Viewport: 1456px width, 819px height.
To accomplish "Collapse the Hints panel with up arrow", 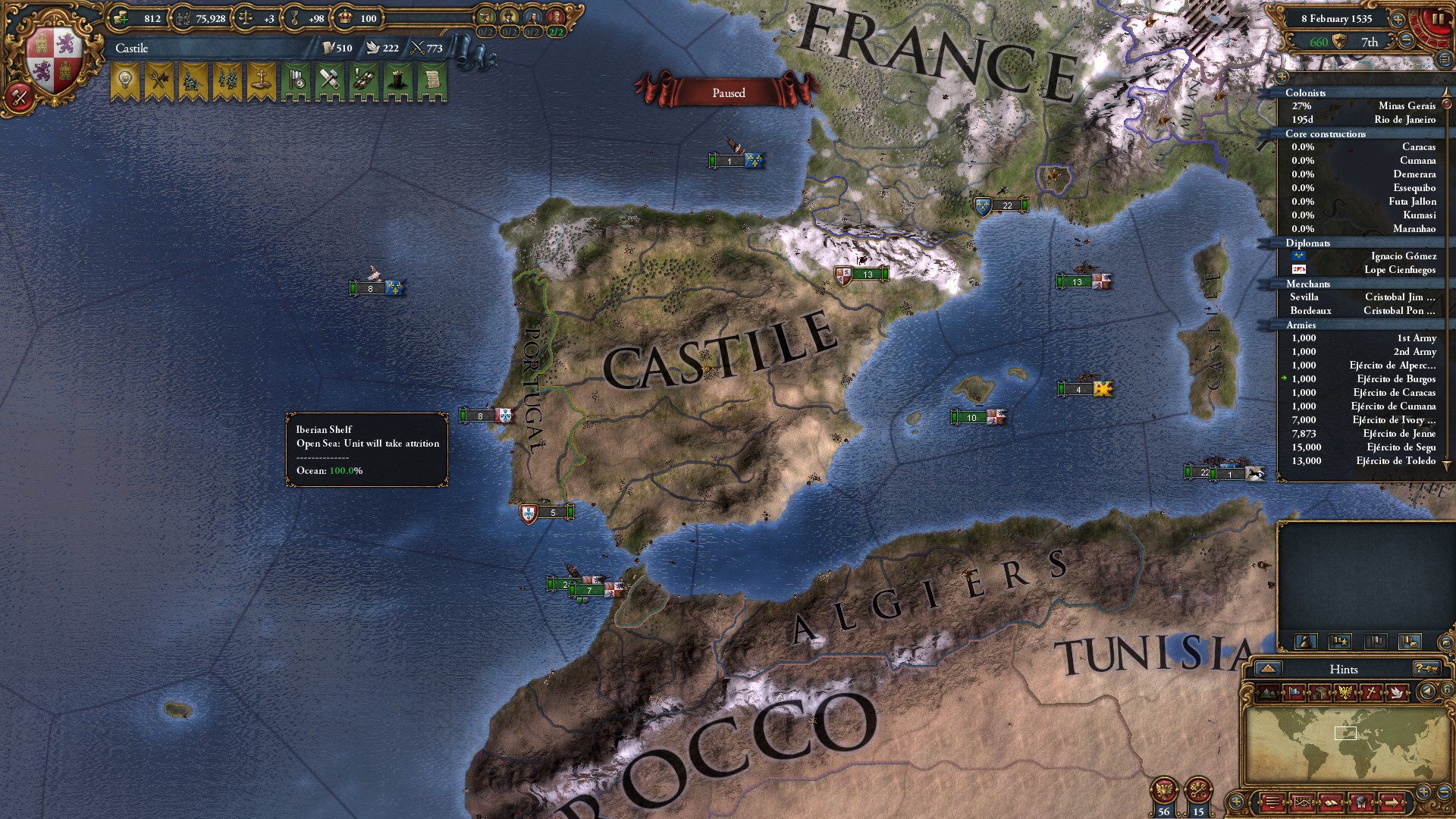I will click(x=1268, y=669).
